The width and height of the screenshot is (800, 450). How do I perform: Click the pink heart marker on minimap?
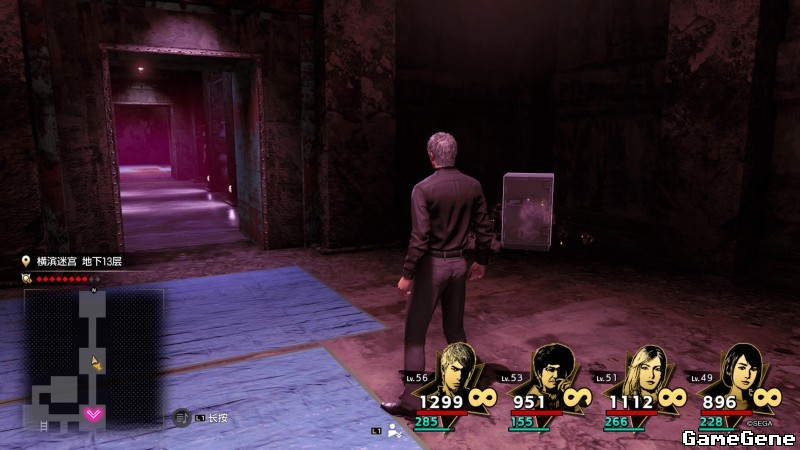pyautogui.click(x=93, y=413)
